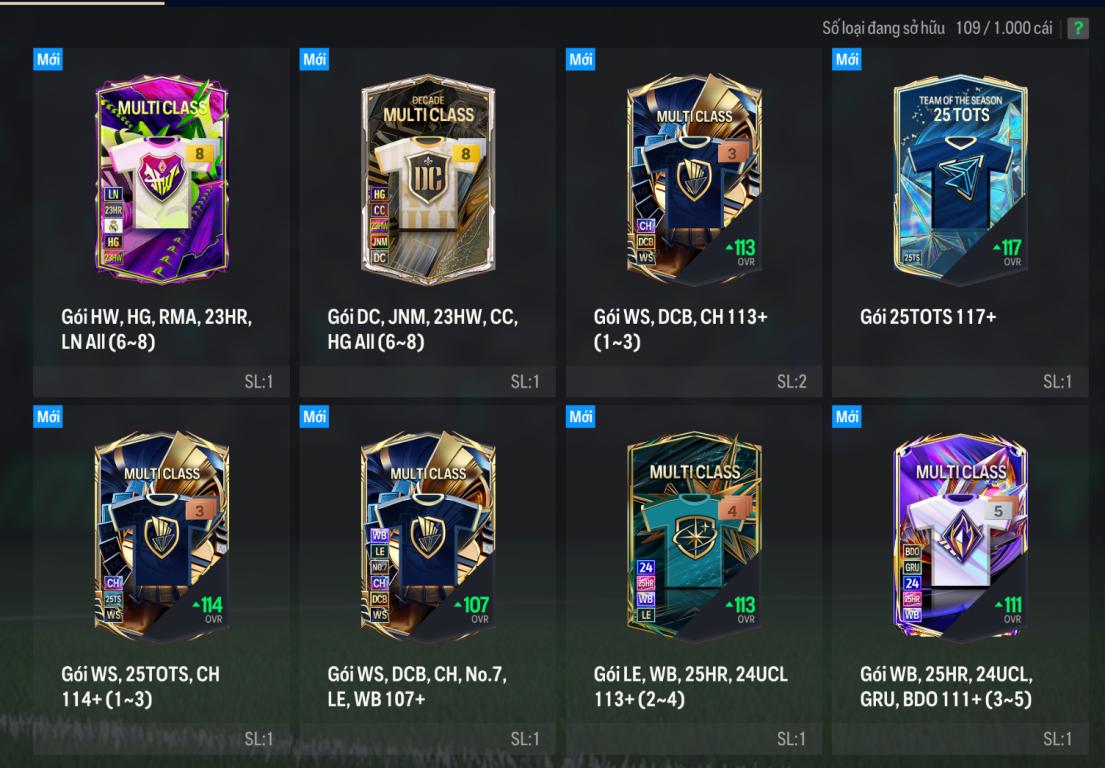Screen dimensions: 1105x768
Task: Open the Gói DC, JNM, 23HW pack
Action: (428, 180)
